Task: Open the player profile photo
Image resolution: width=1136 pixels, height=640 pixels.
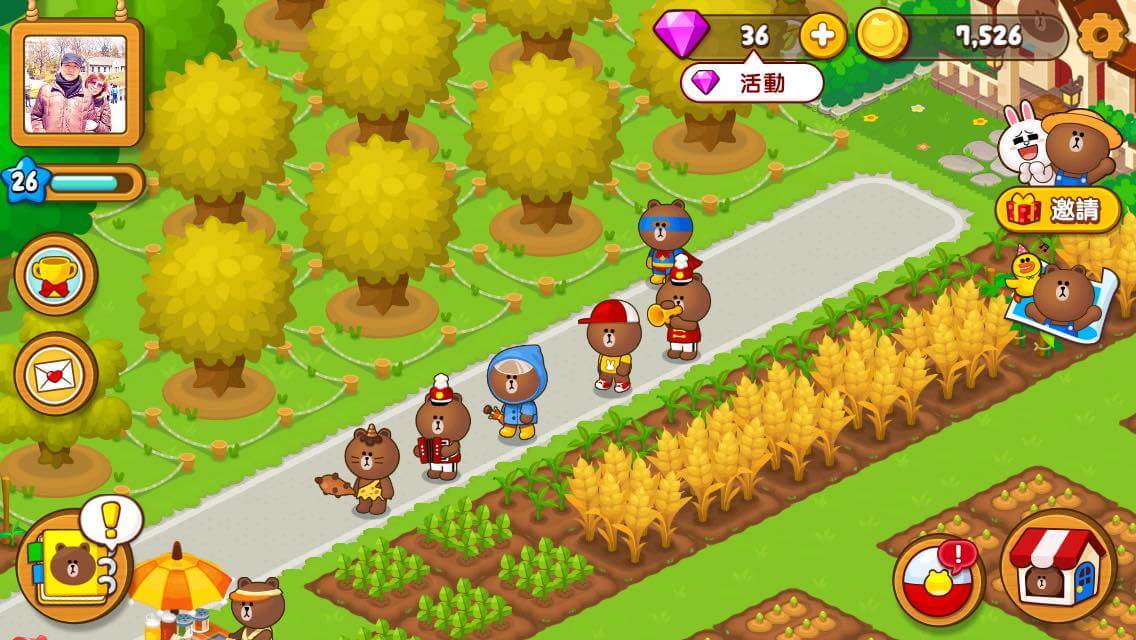Action: pyautogui.click(x=76, y=84)
